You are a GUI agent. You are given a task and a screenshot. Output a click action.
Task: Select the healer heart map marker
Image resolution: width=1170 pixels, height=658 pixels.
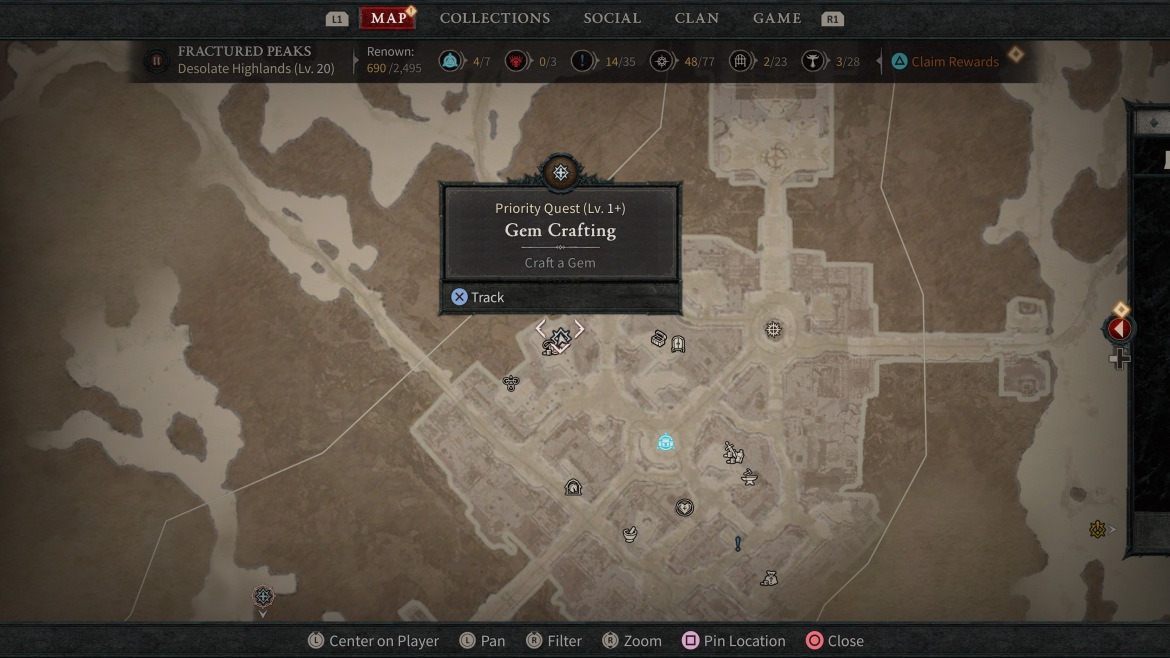[684, 508]
